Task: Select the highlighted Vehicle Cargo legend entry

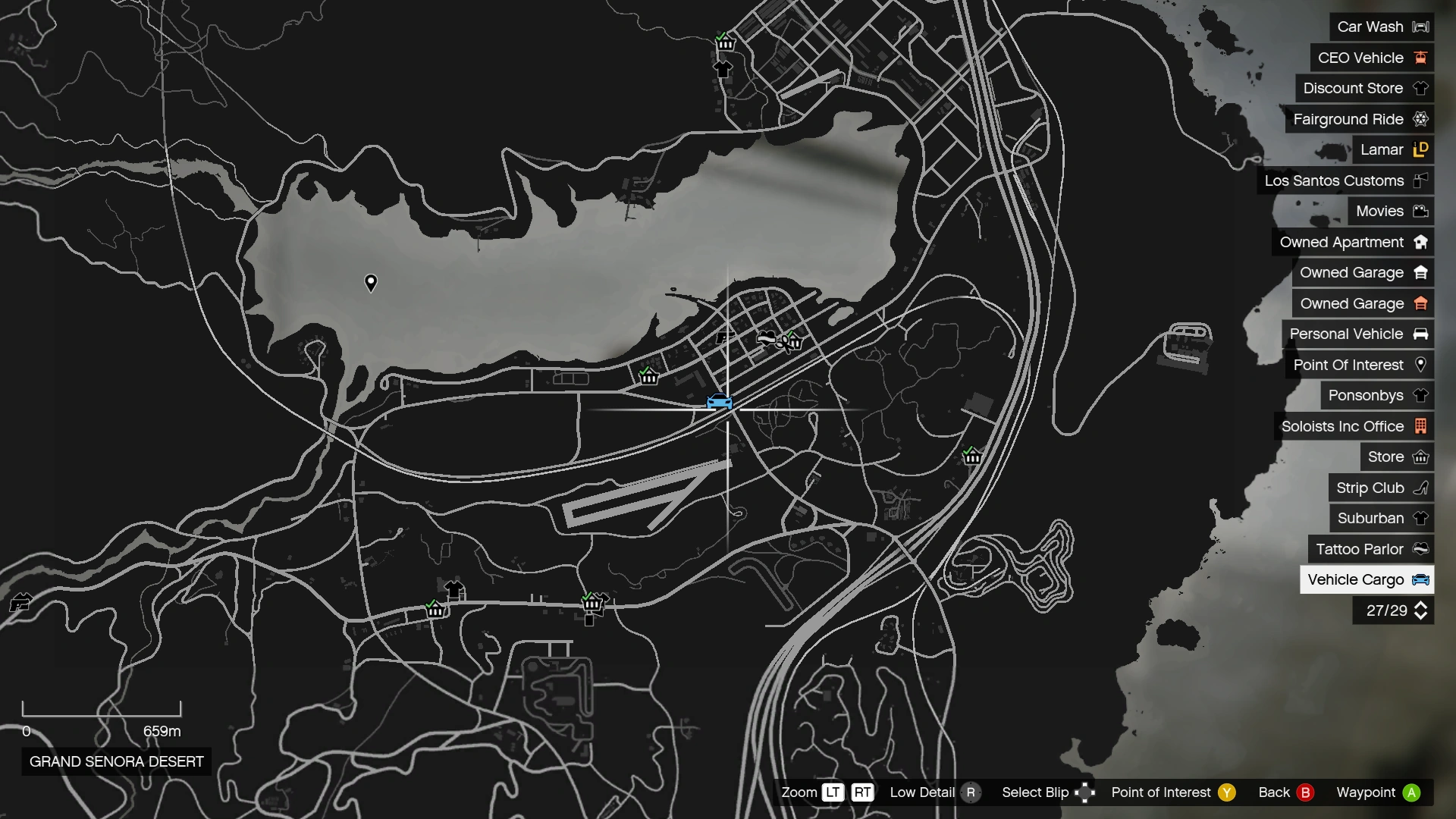Action: click(x=1367, y=579)
